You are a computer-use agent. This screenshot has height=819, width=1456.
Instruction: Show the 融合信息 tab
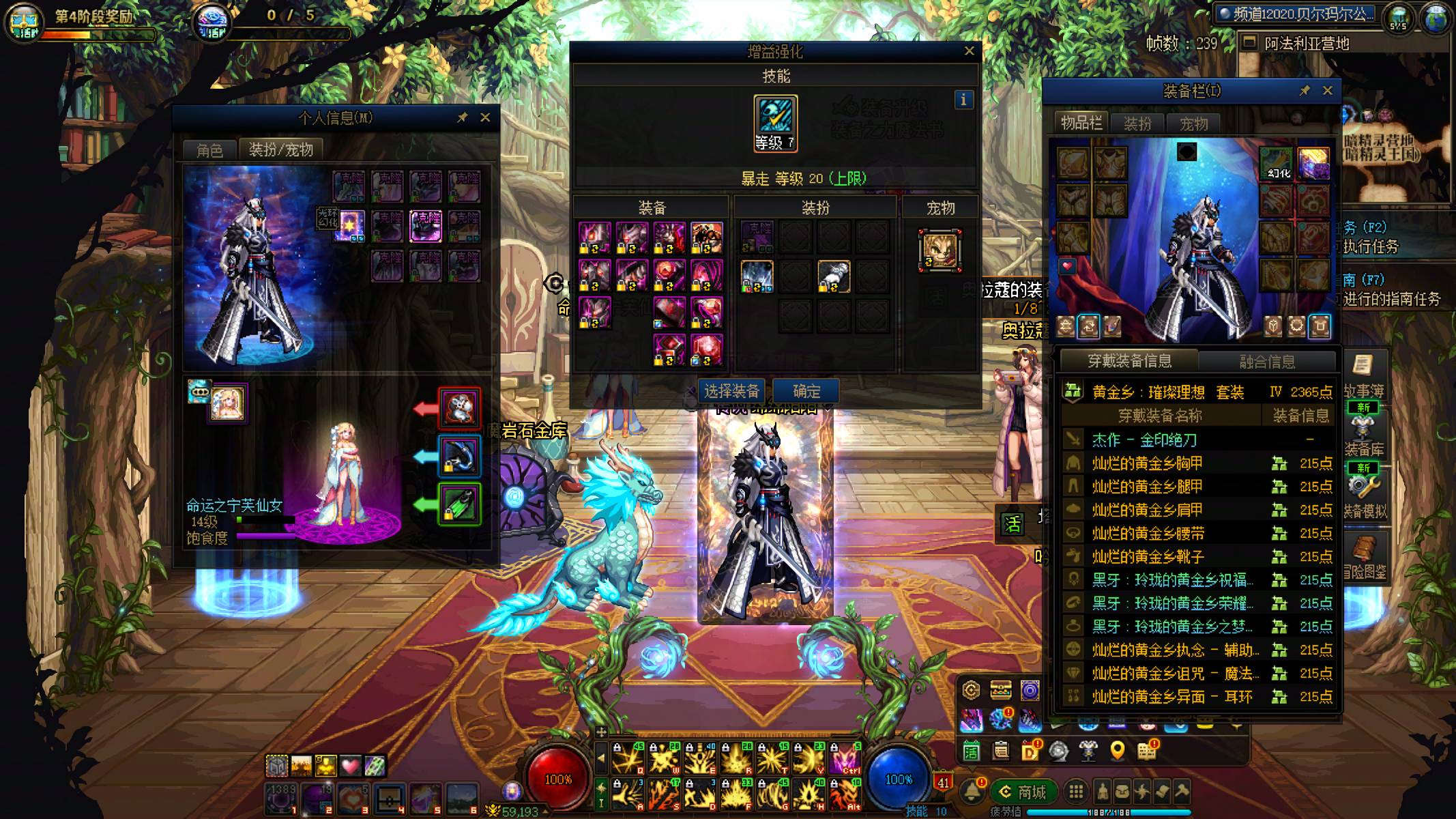point(1267,362)
